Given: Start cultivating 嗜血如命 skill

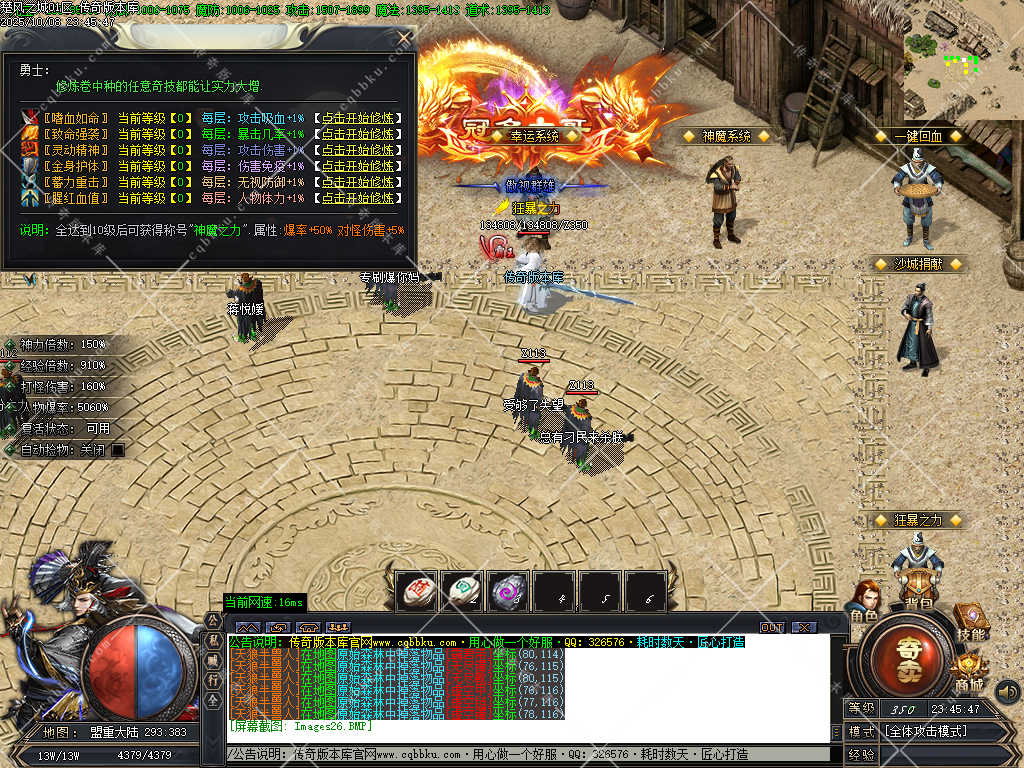Looking at the screenshot, I should pyautogui.click(x=359, y=118).
